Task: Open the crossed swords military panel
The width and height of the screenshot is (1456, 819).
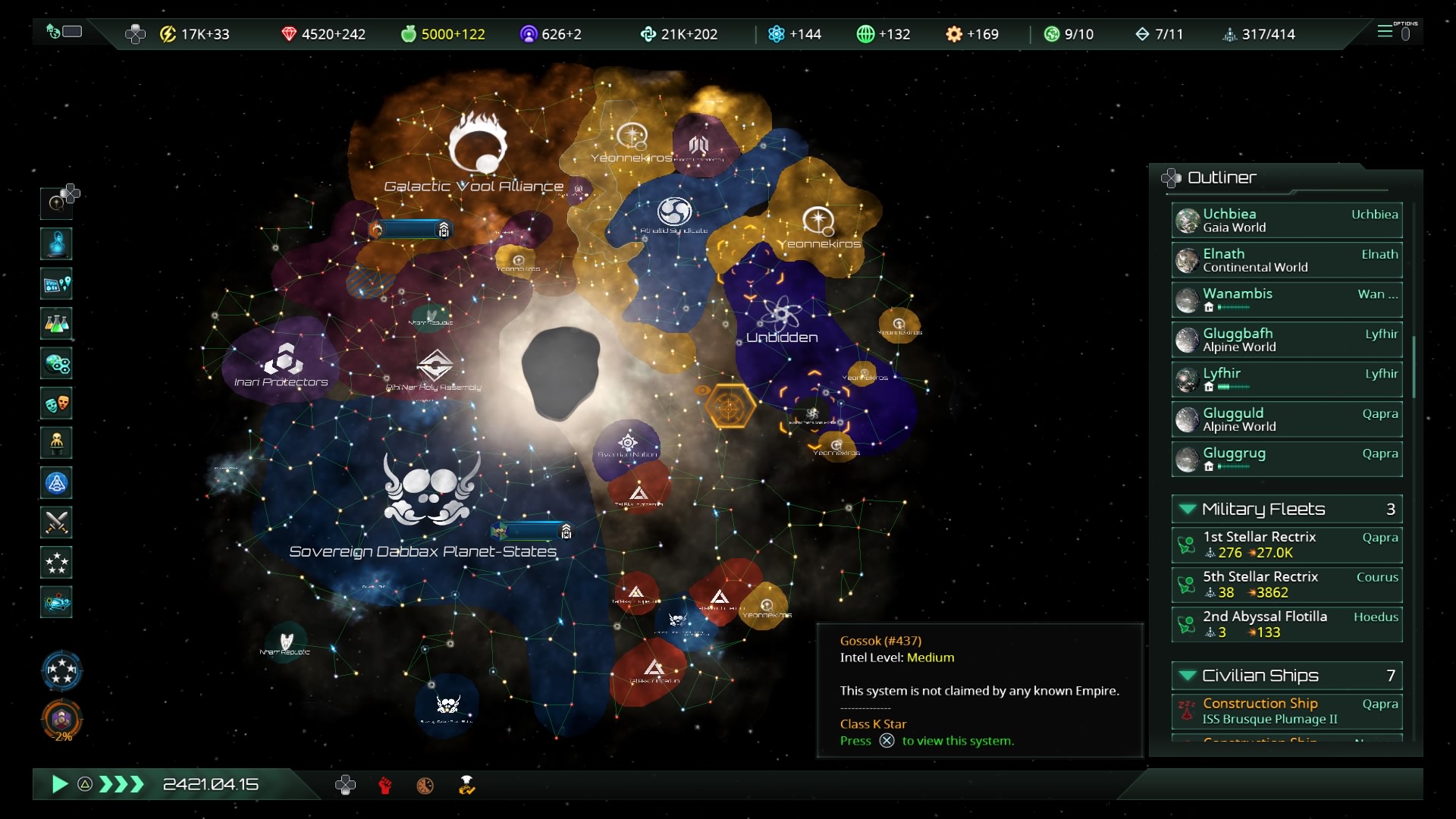Action: coord(57,522)
